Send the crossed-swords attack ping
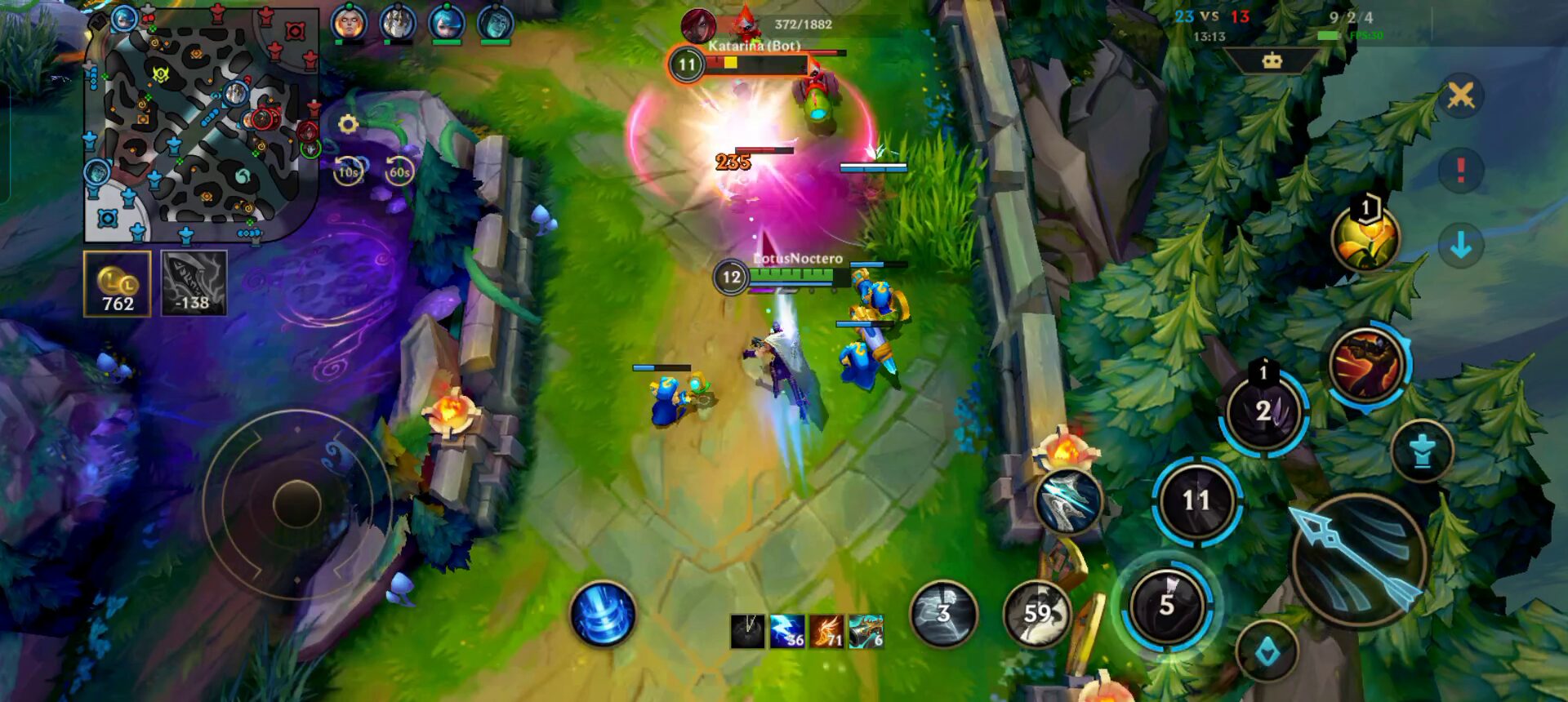Image resolution: width=1568 pixels, height=702 pixels. (1460, 96)
